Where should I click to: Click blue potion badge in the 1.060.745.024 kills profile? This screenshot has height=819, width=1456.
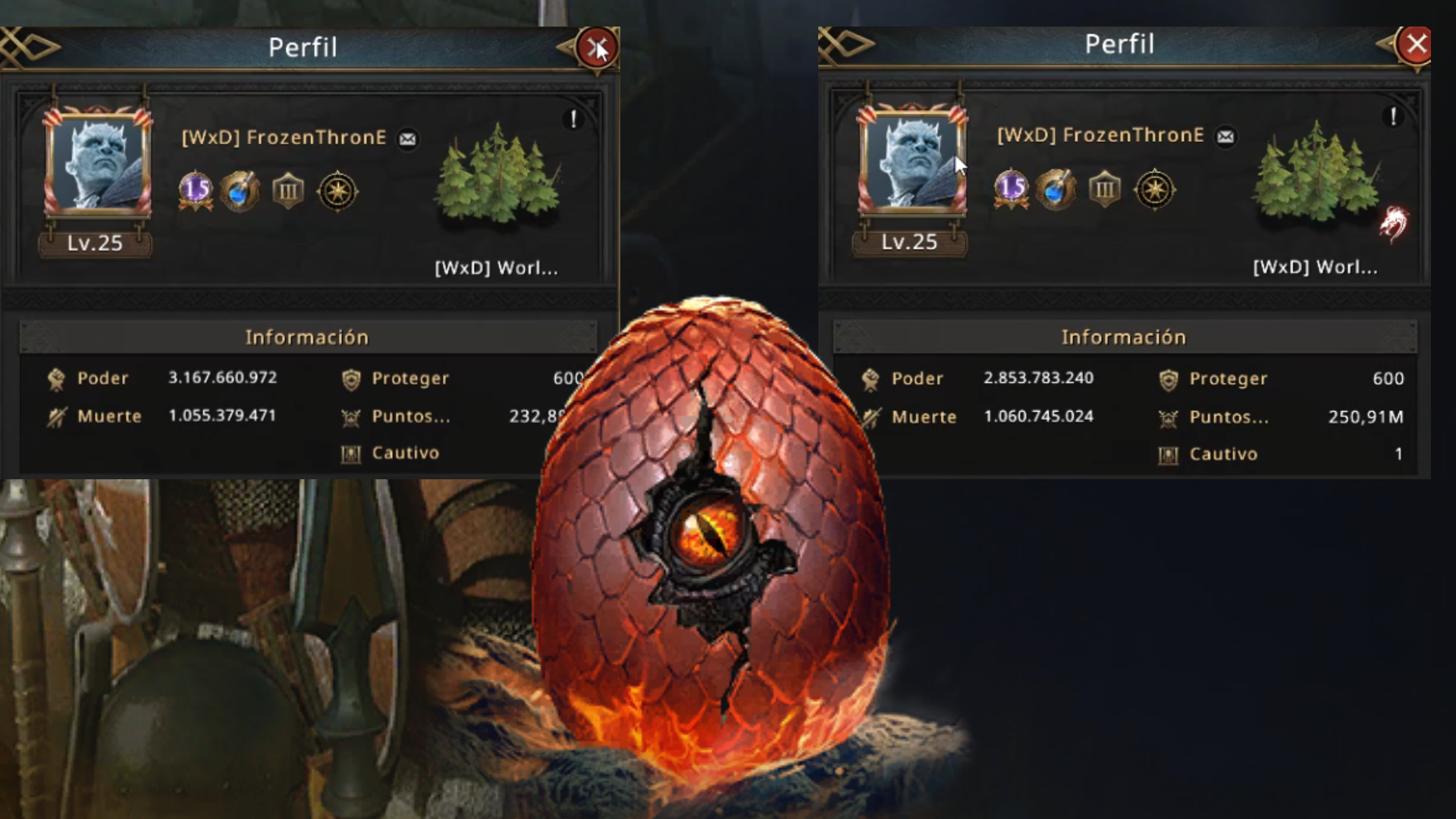(x=1056, y=190)
